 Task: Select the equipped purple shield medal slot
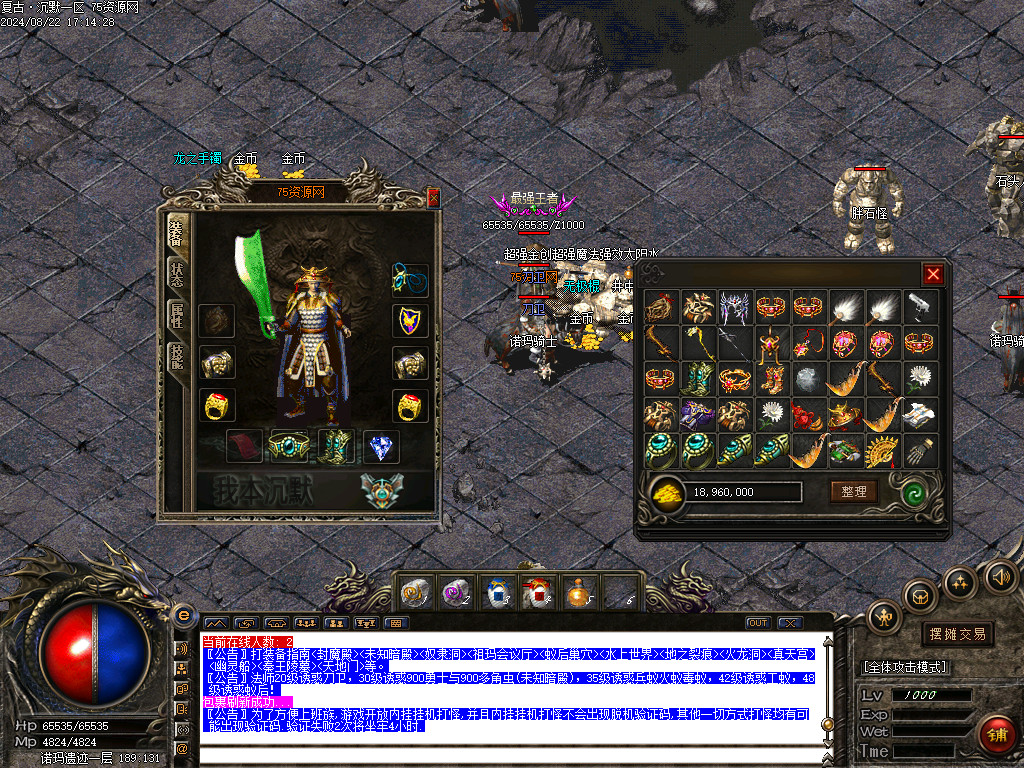tap(409, 320)
